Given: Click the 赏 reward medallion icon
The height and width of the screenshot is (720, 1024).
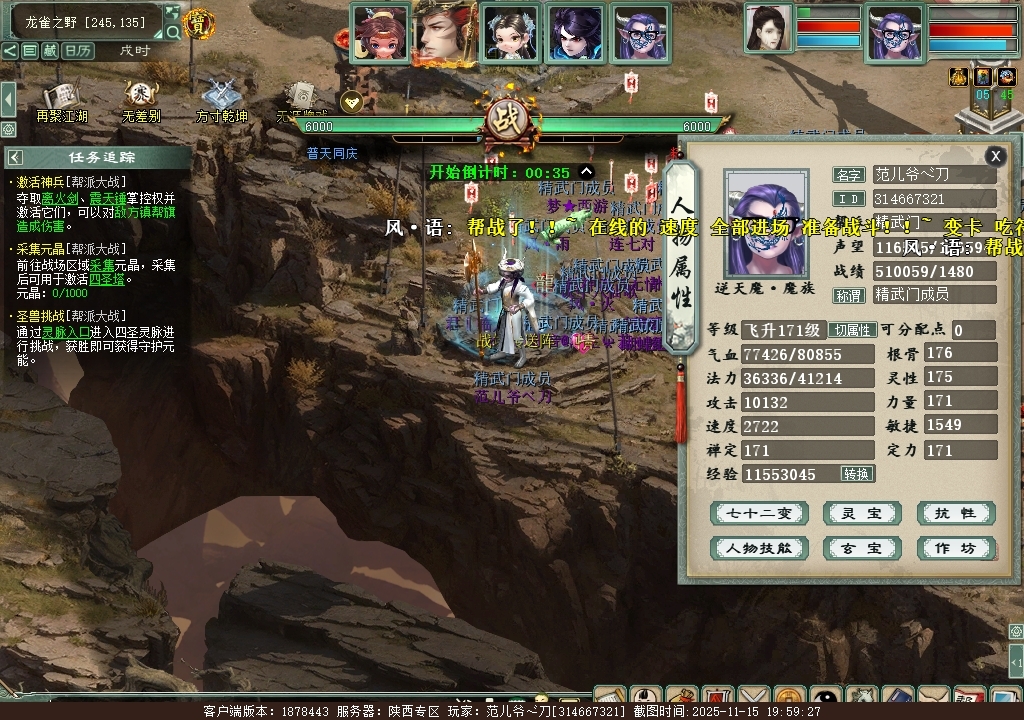Looking at the screenshot, I should pos(200,24).
